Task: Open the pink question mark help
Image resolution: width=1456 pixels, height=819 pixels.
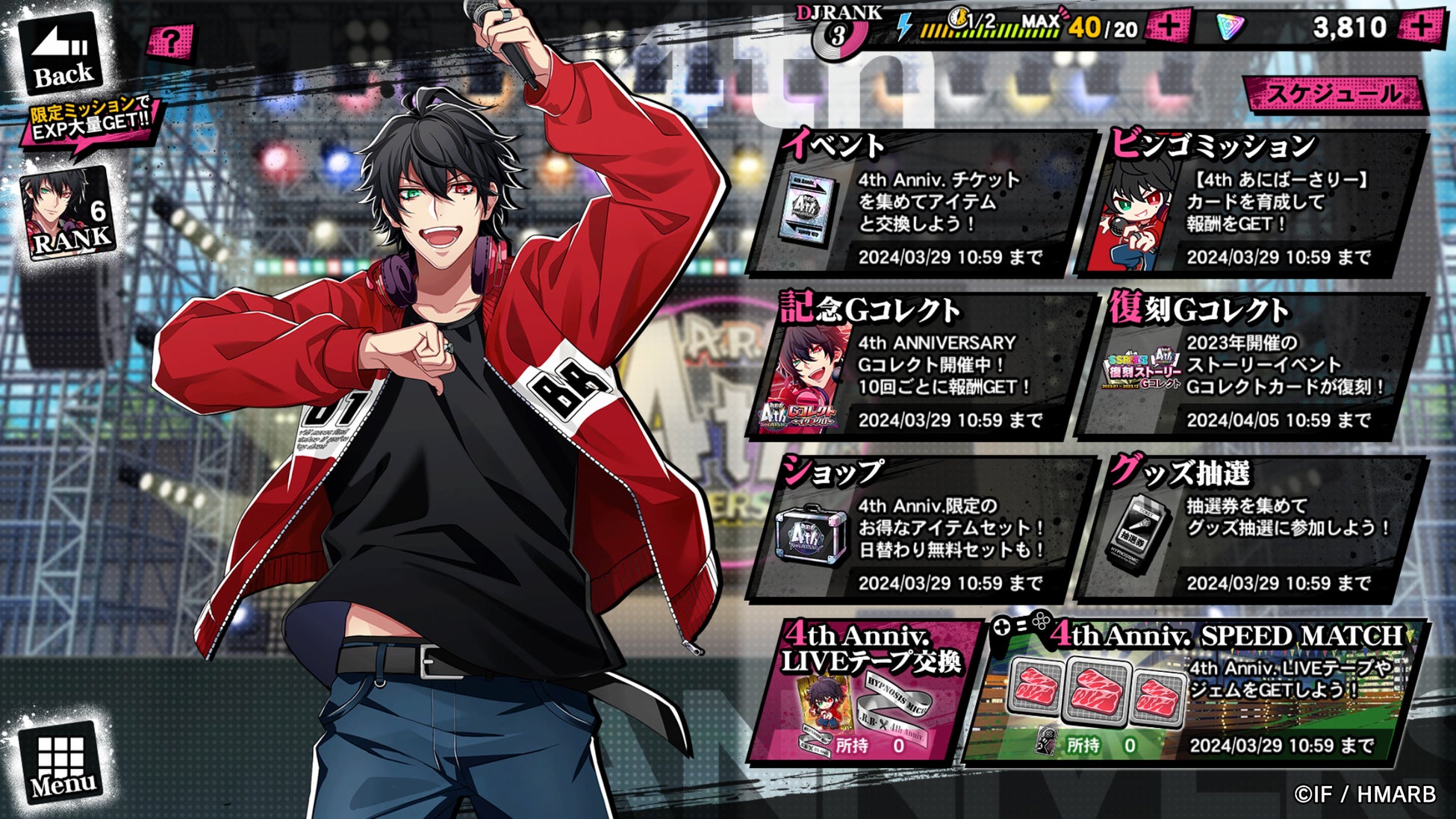Action: (x=170, y=42)
